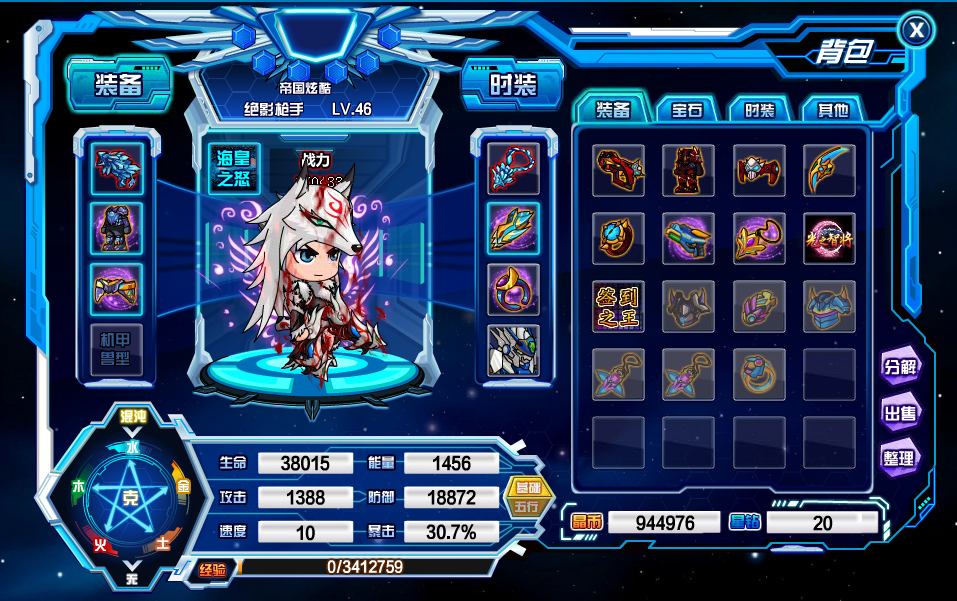957x601 pixels.
Task: Click the equipped ice claw weapon slot
Action: [x=117, y=169]
